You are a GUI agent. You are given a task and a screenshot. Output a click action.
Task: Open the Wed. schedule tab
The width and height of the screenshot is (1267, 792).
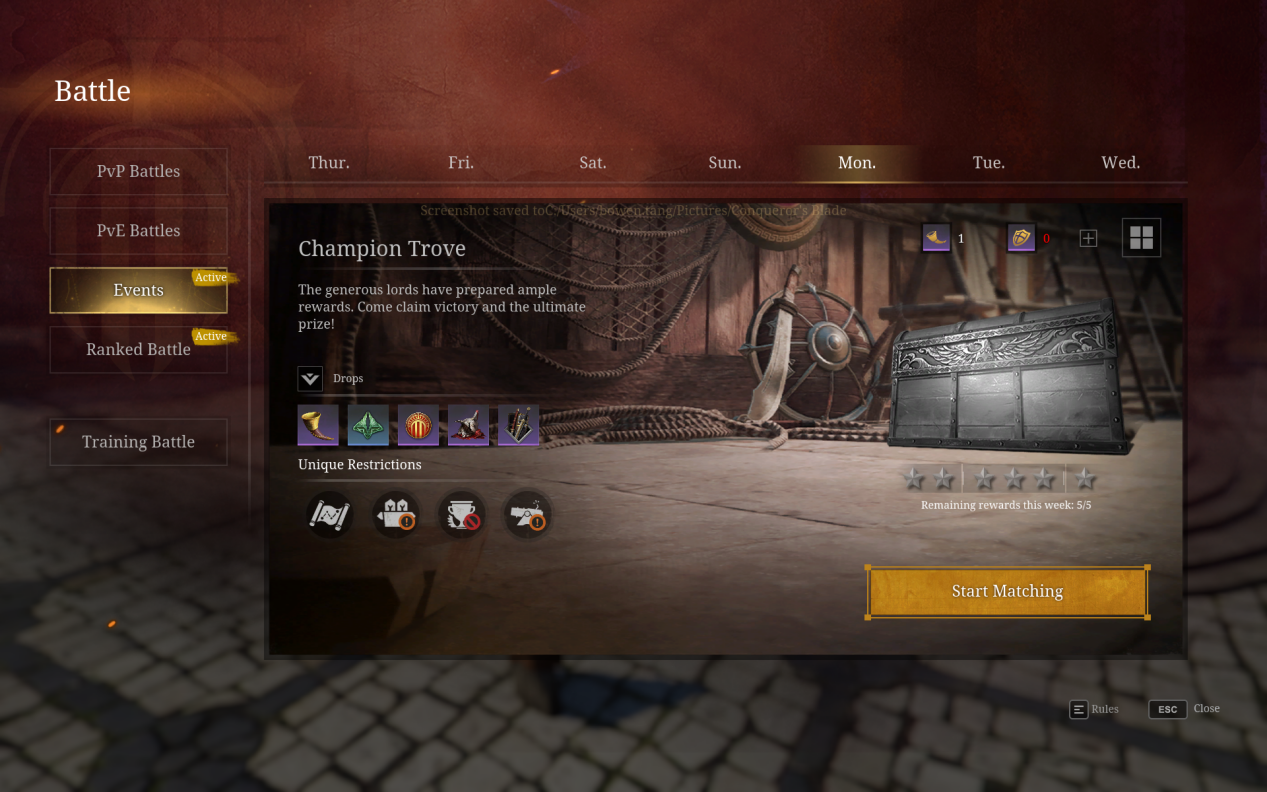pos(1121,162)
